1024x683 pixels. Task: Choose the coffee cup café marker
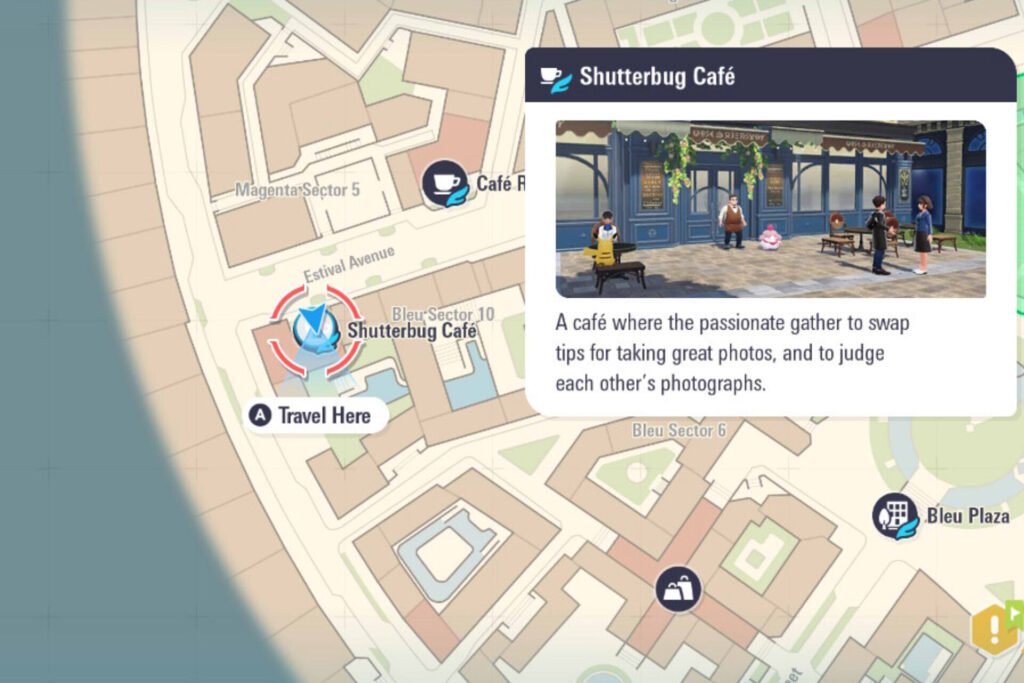tap(445, 183)
